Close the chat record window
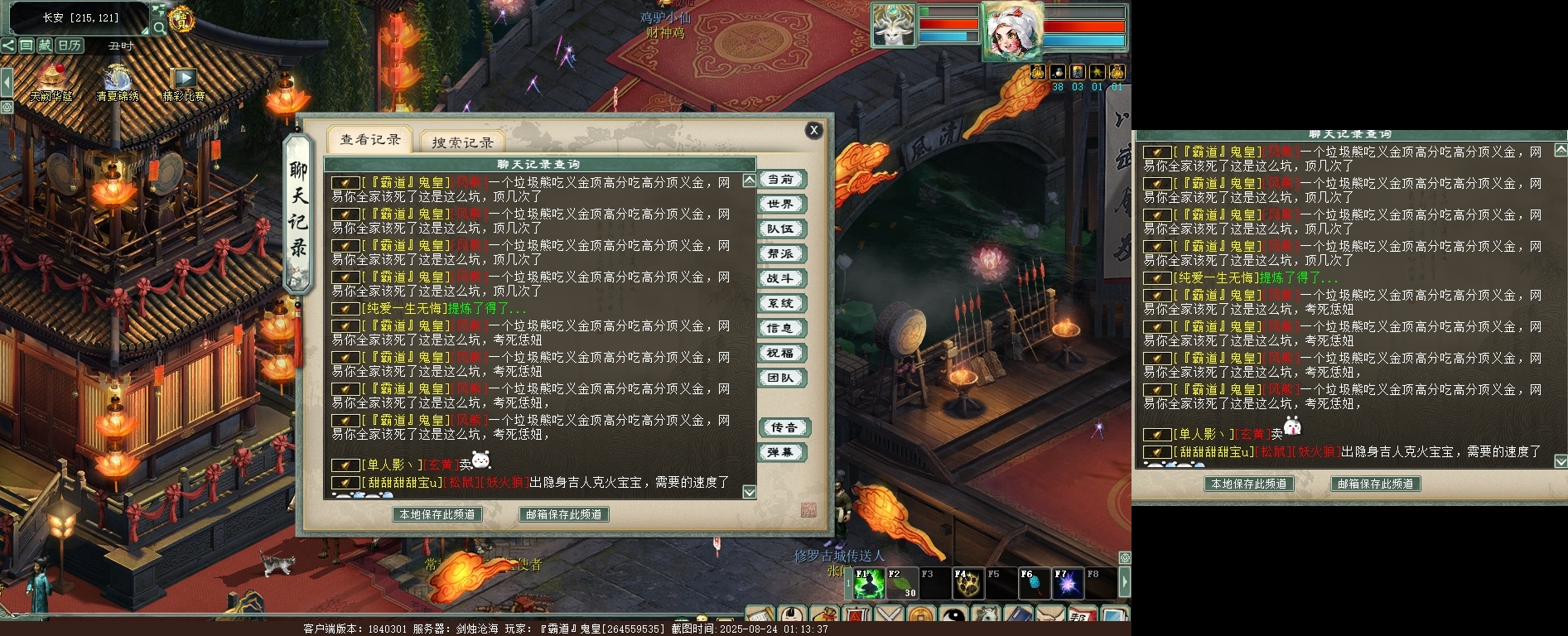Viewport: 1568px width, 636px height. click(x=814, y=130)
